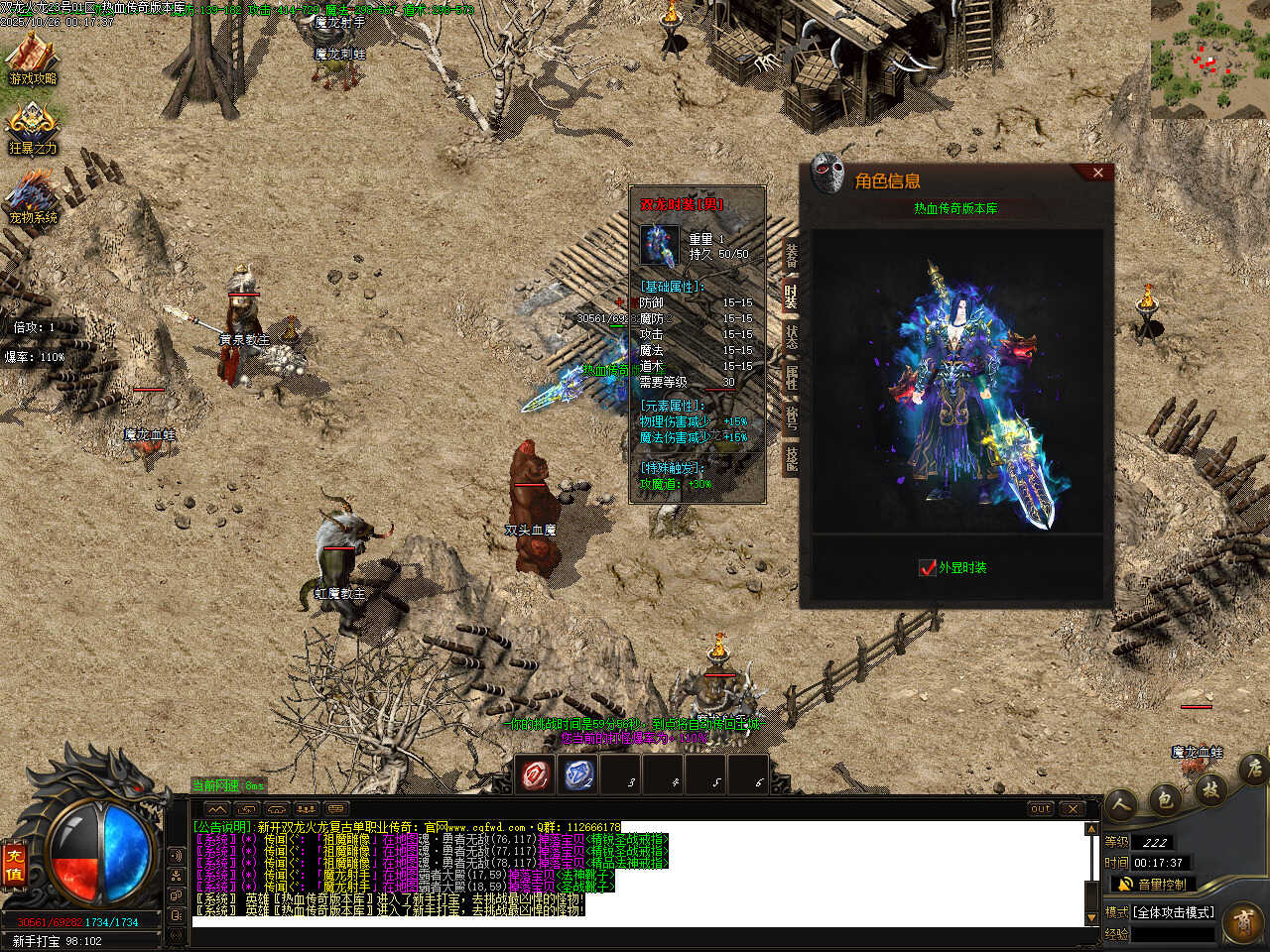The width and height of the screenshot is (1270, 952).
Task: Switch to the 装备 equipment tab
Action: 791,254
